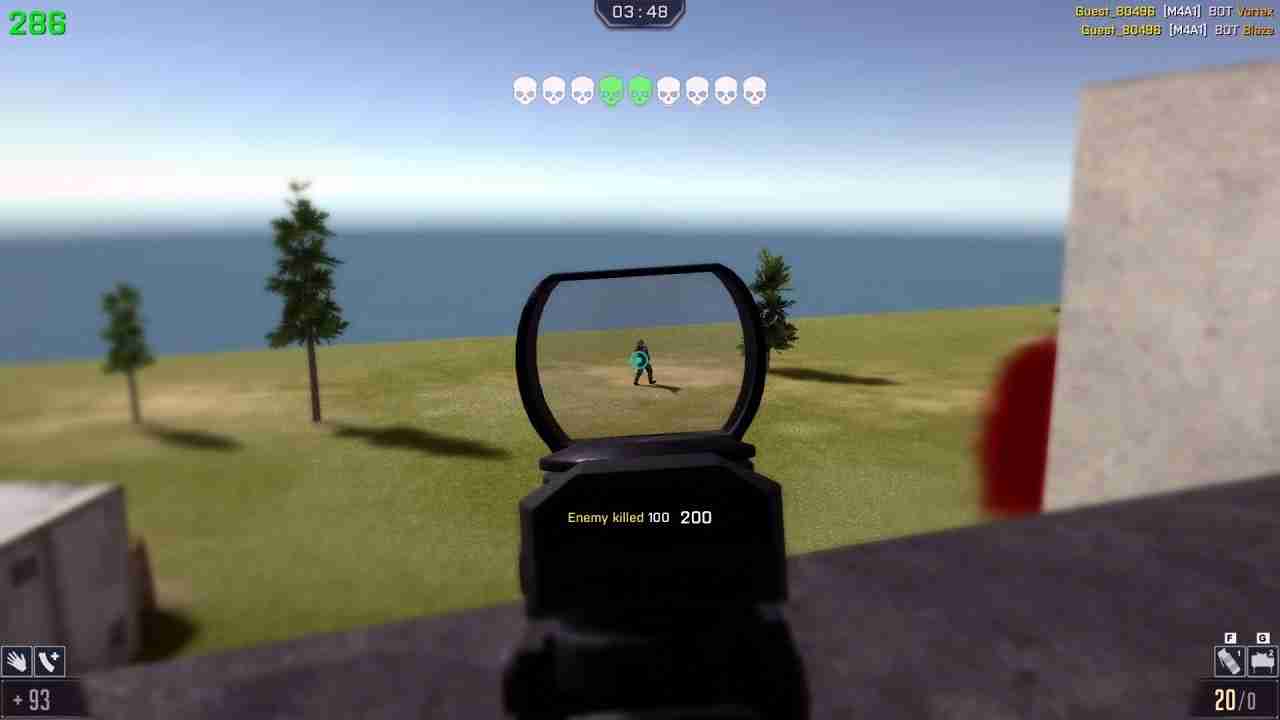
Task: Select the melee hand weapon icon
Action: (15, 661)
